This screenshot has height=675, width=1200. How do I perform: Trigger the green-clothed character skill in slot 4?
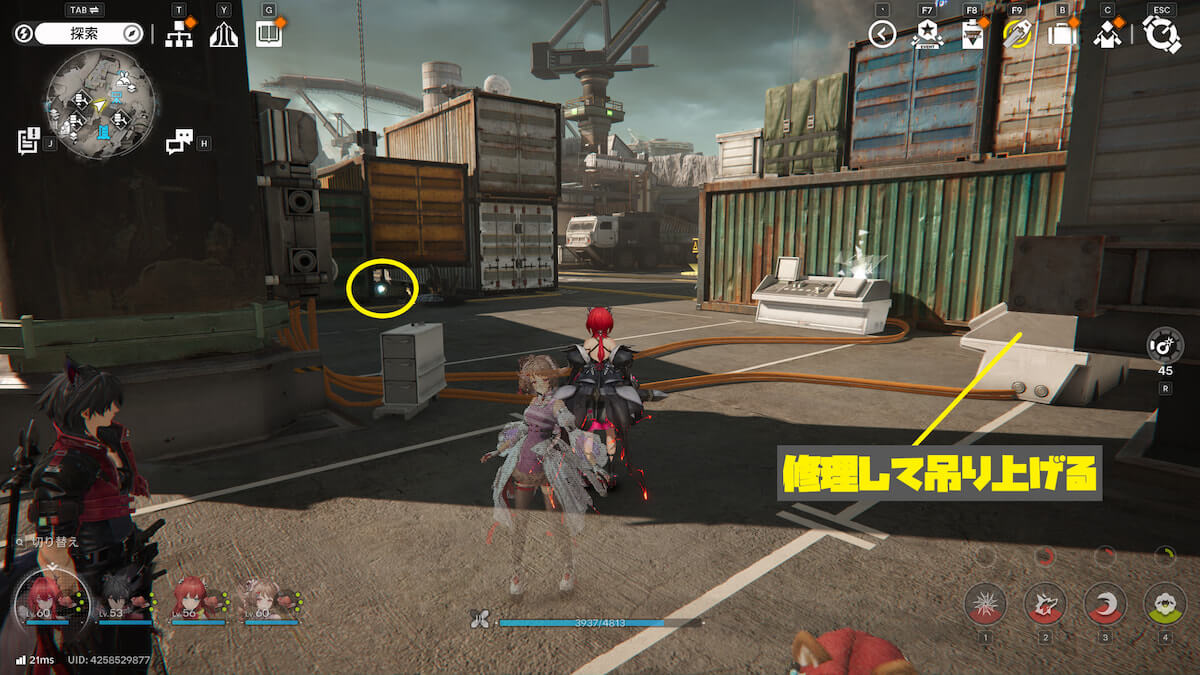pos(1164,603)
